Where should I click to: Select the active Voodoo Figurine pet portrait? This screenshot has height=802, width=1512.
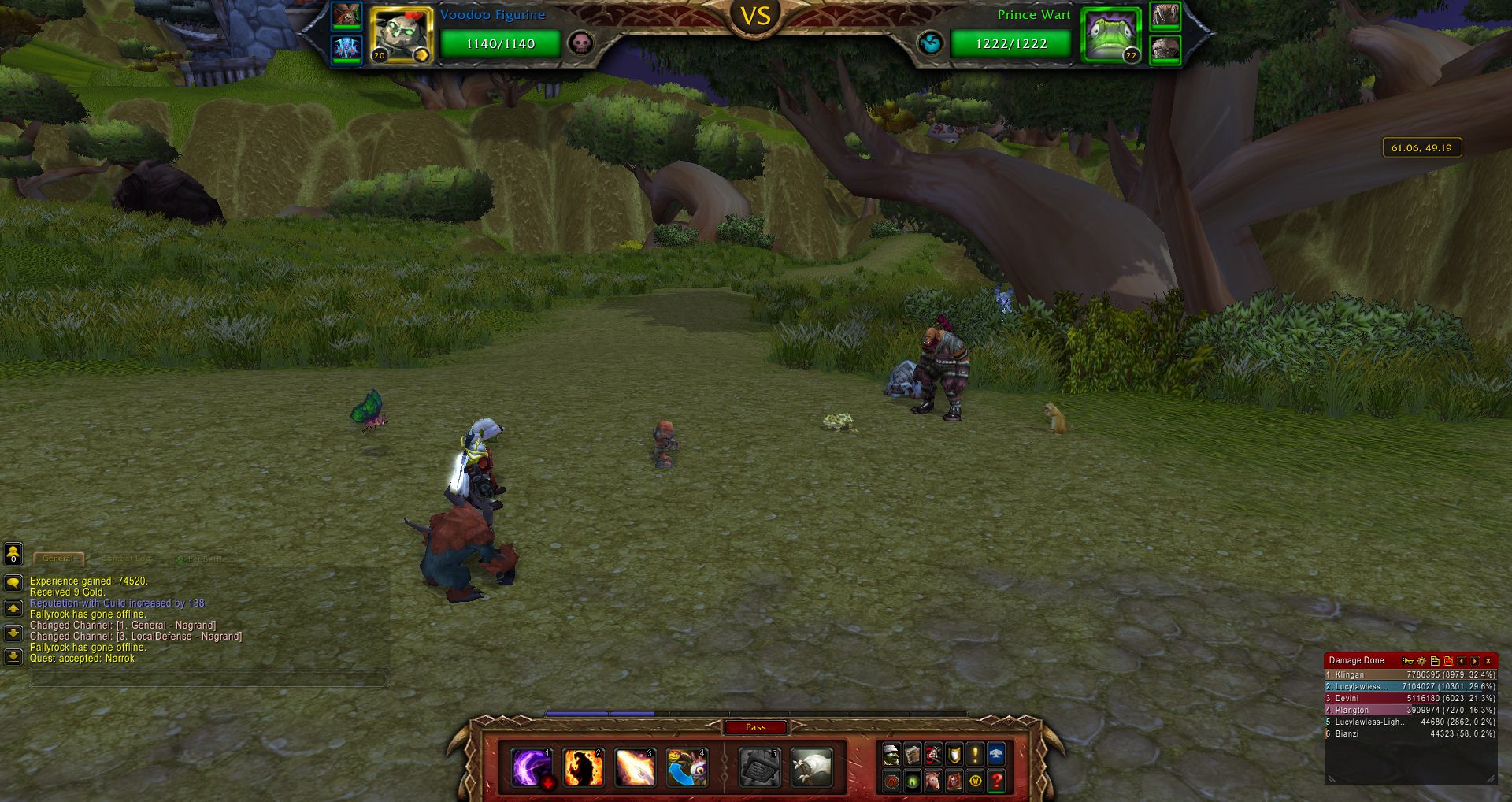pyautogui.click(x=402, y=35)
